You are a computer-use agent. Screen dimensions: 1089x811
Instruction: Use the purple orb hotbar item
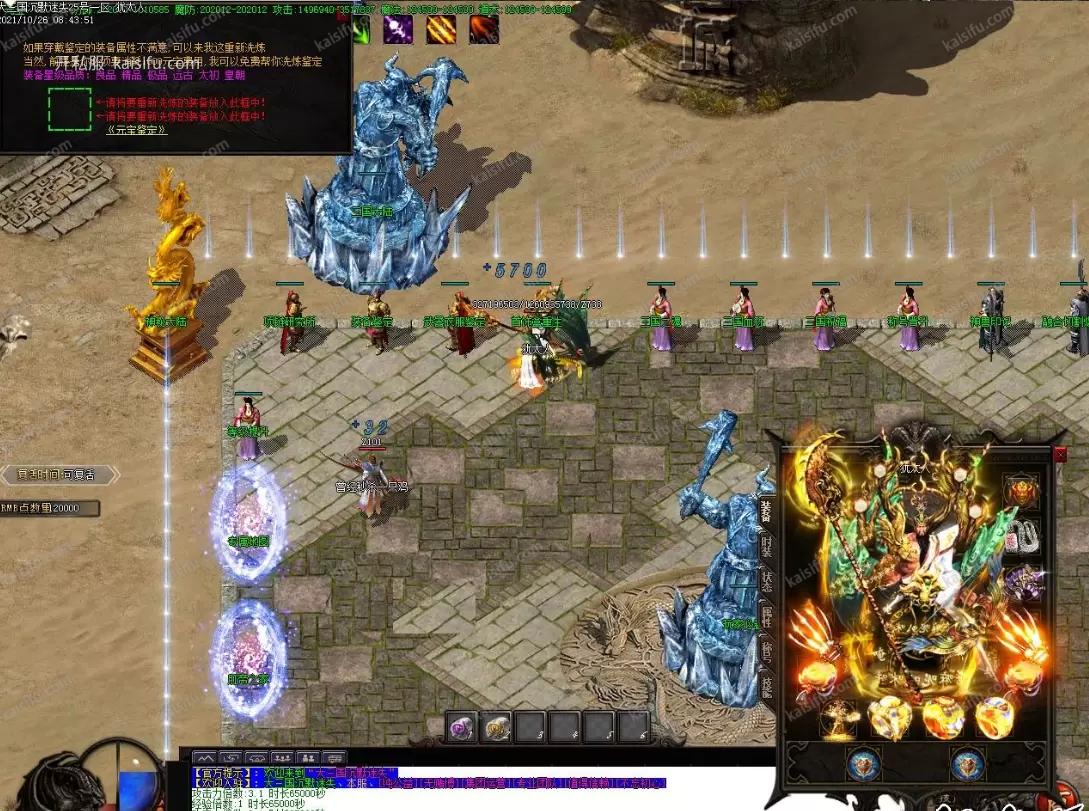(461, 727)
